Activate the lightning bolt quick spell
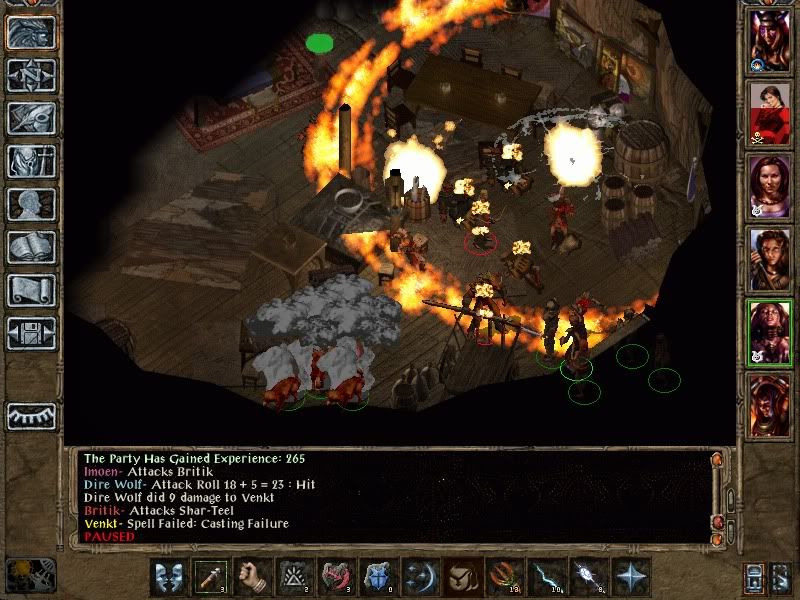Screen dimensions: 800x600 coord(547,577)
